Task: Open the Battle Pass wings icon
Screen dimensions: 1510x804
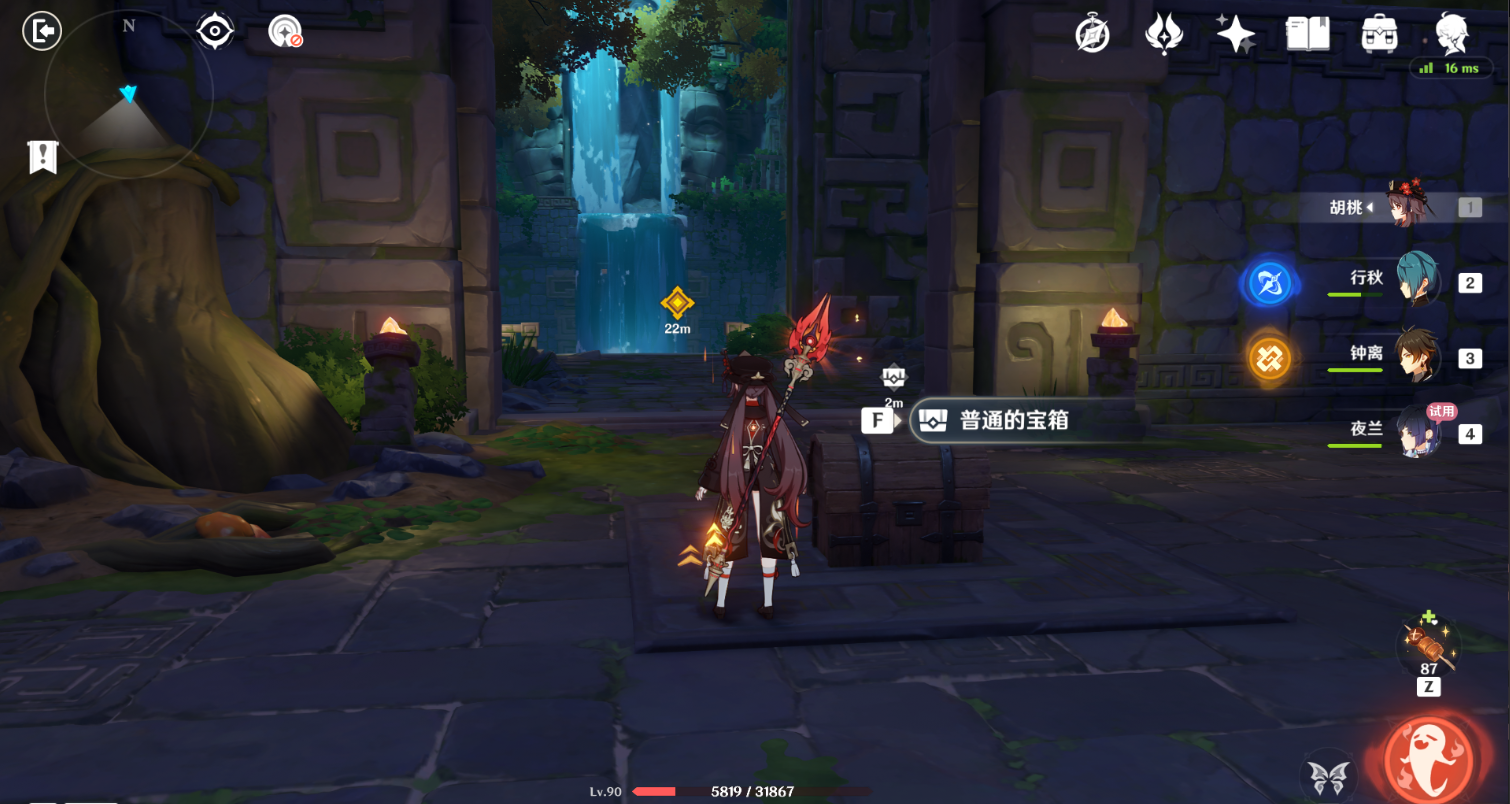Action: [1164, 33]
